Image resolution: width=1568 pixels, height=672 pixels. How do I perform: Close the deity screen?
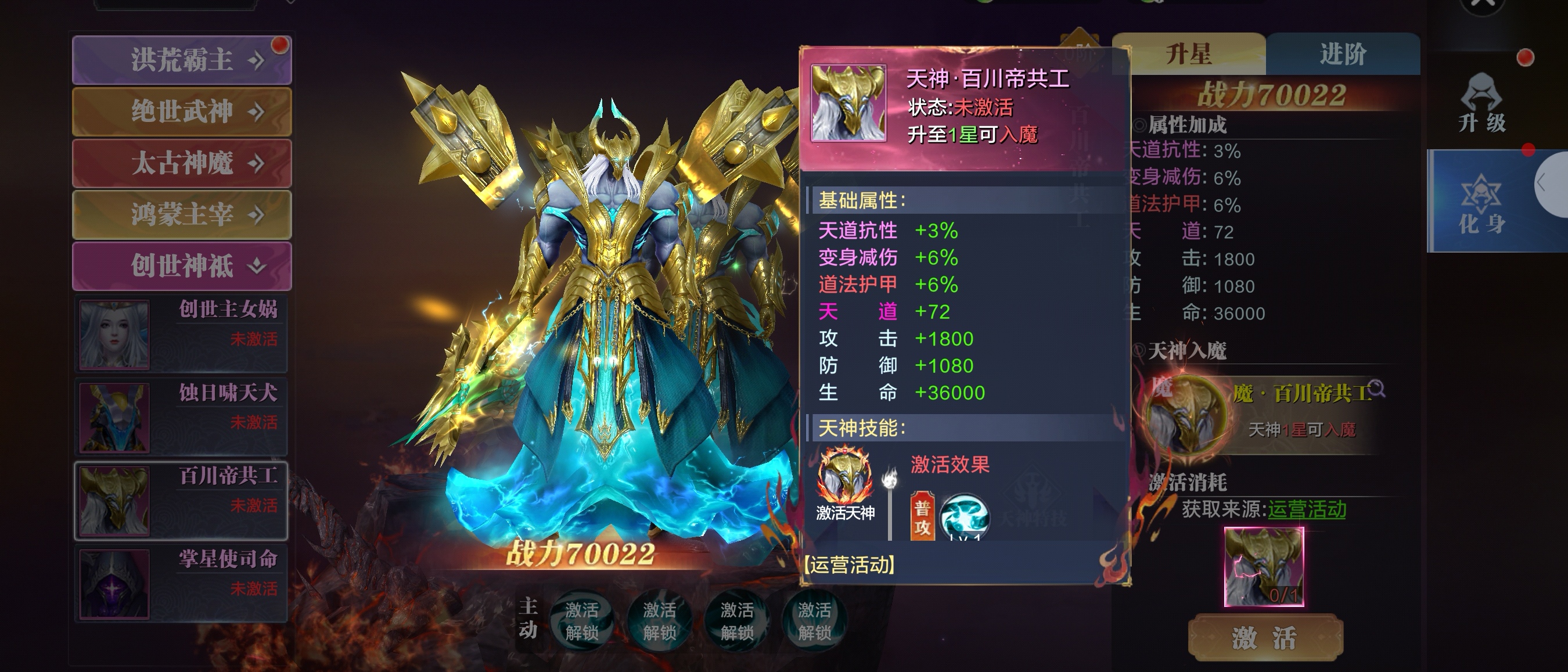(x=1482, y=5)
